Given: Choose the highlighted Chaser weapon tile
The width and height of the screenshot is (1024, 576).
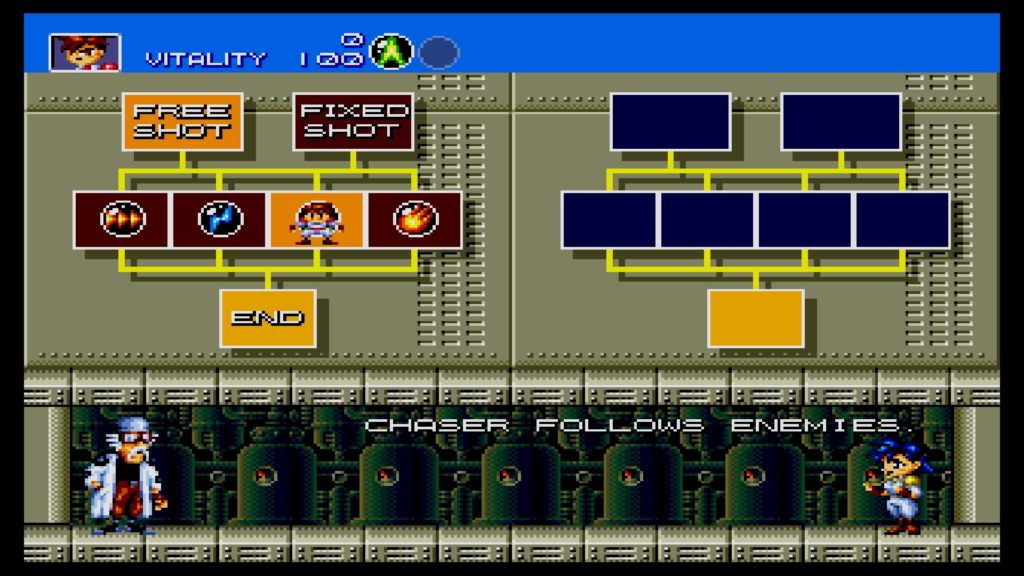Looking at the screenshot, I should [x=317, y=219].
